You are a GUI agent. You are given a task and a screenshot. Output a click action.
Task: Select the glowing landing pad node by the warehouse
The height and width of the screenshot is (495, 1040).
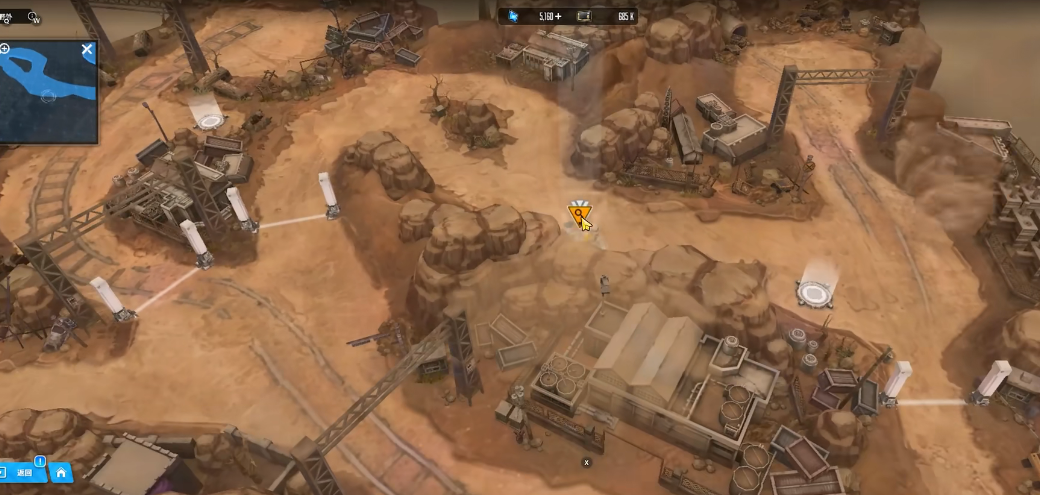point(815,293)
